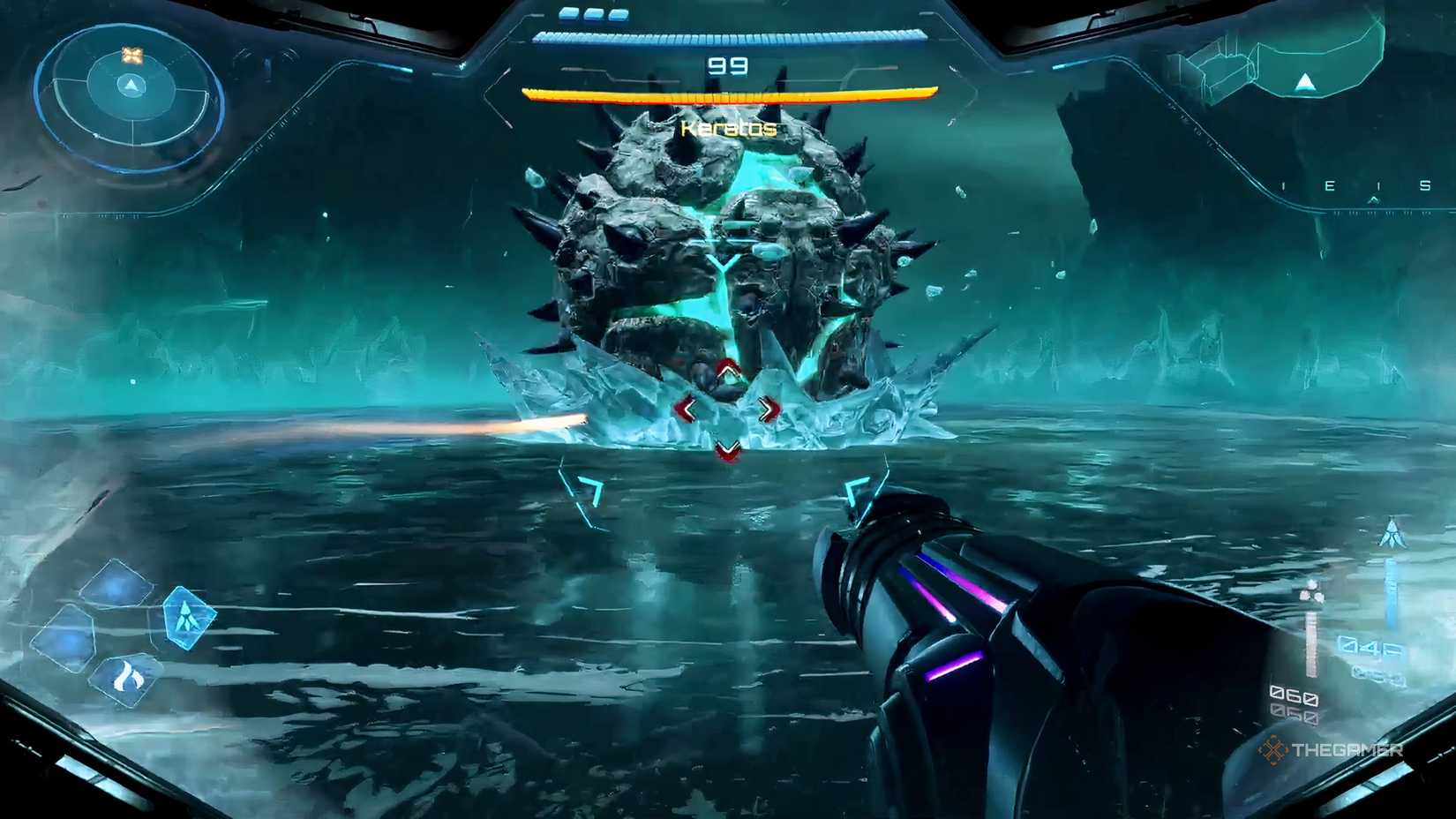
Task: Click the missile count reading 060
Action: [x=1294, y=695]
